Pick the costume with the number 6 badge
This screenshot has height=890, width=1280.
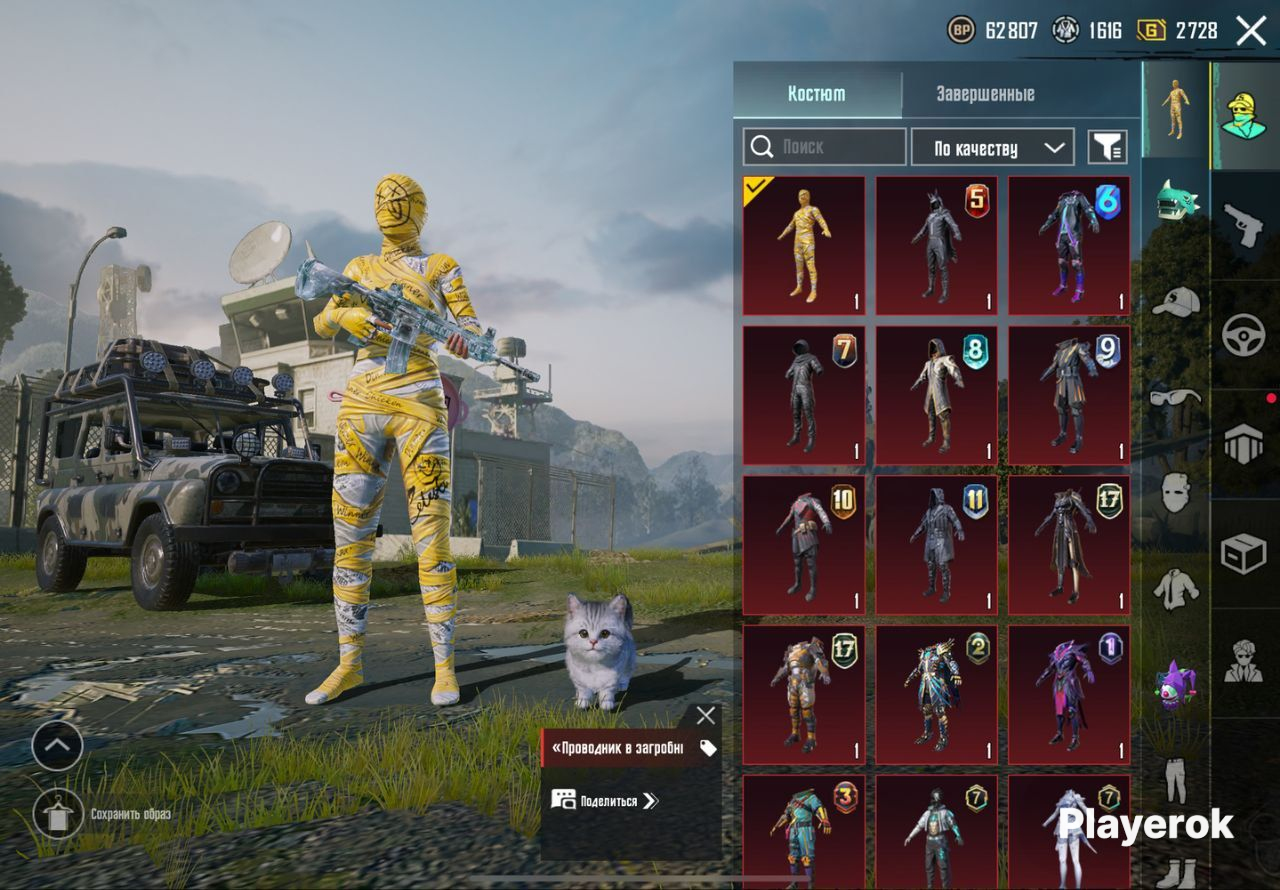pyautogui.click(x=1069, y=246)
